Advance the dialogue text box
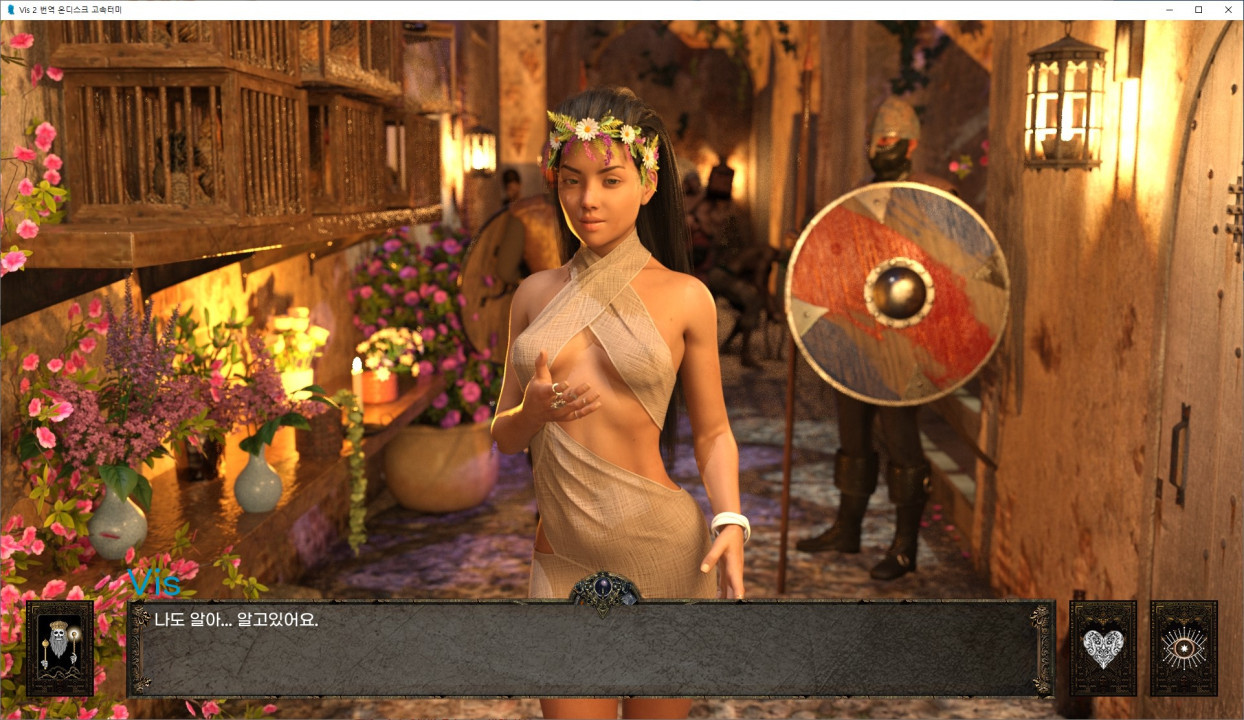 [590, 648]
